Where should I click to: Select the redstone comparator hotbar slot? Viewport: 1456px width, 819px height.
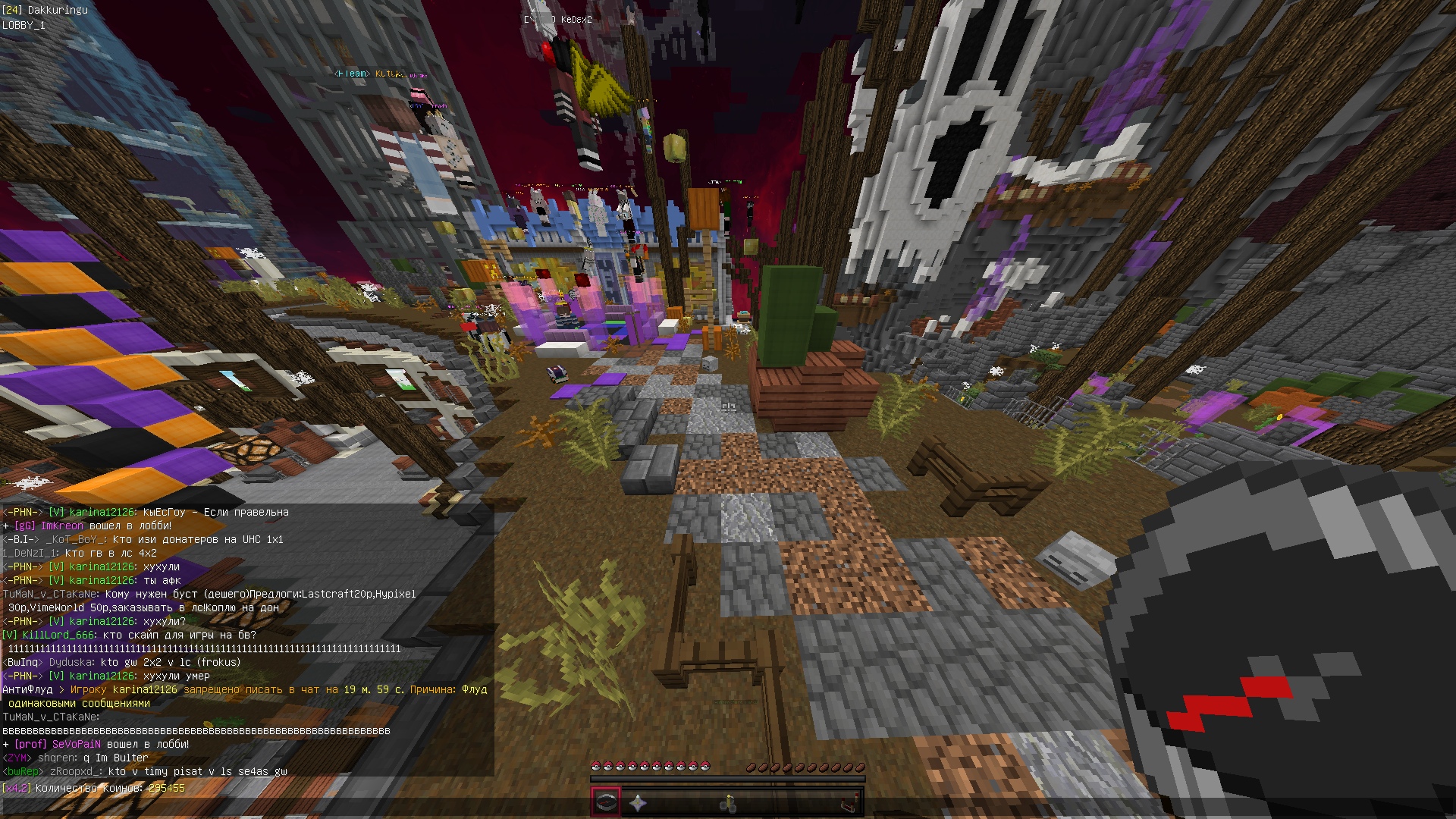[x=850, y=802]
